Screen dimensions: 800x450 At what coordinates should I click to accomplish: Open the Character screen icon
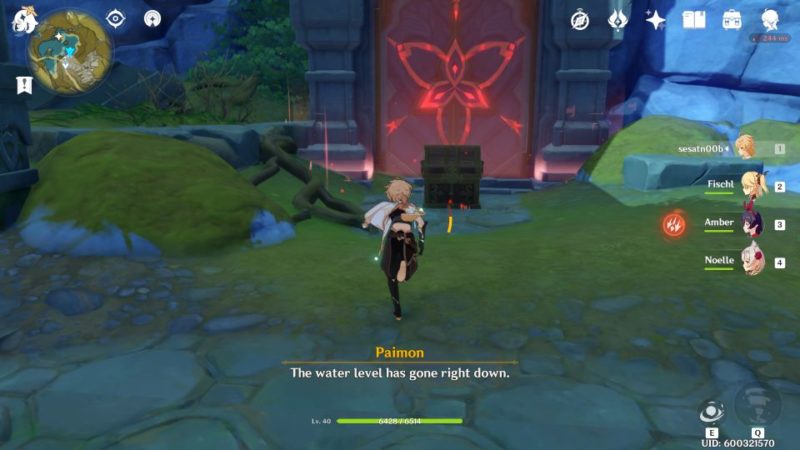[x=770, y=20]
